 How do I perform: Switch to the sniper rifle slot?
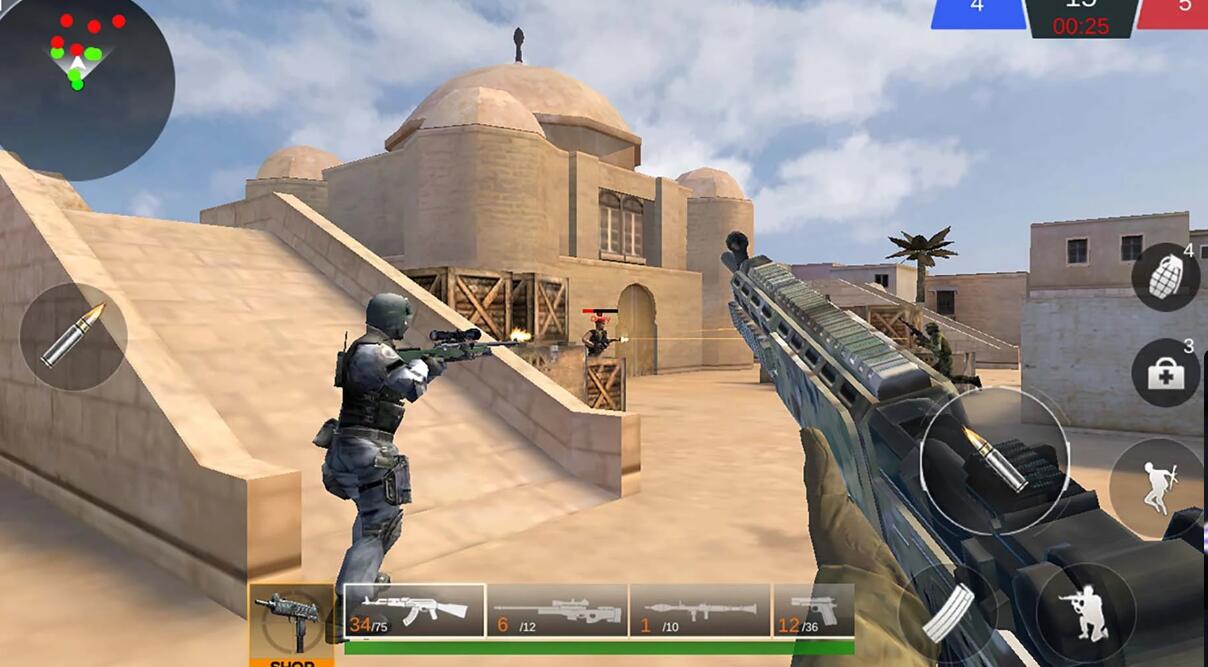tap(557, 610)
